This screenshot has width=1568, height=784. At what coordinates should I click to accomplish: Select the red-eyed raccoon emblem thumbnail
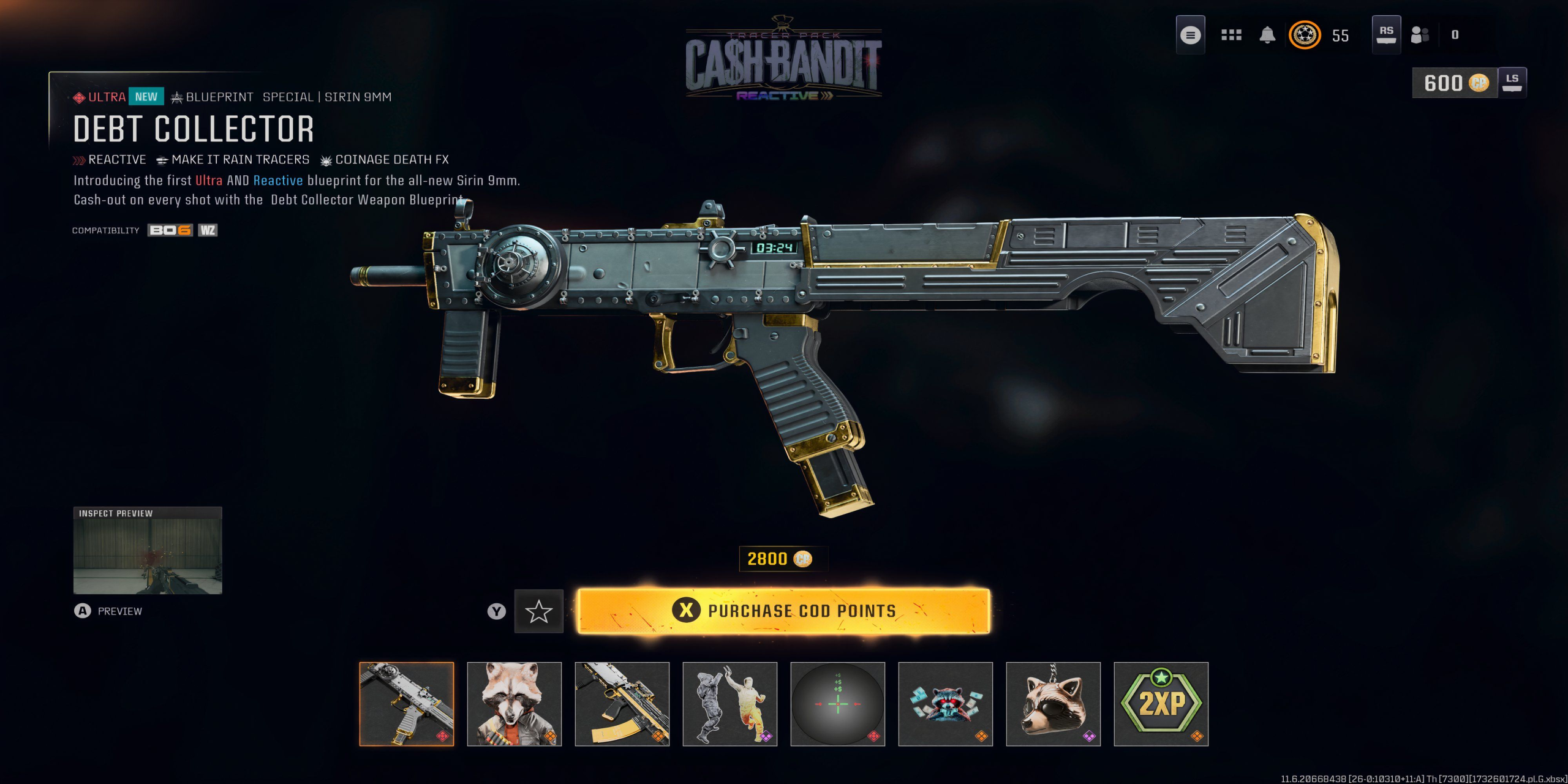coord(946,704)
